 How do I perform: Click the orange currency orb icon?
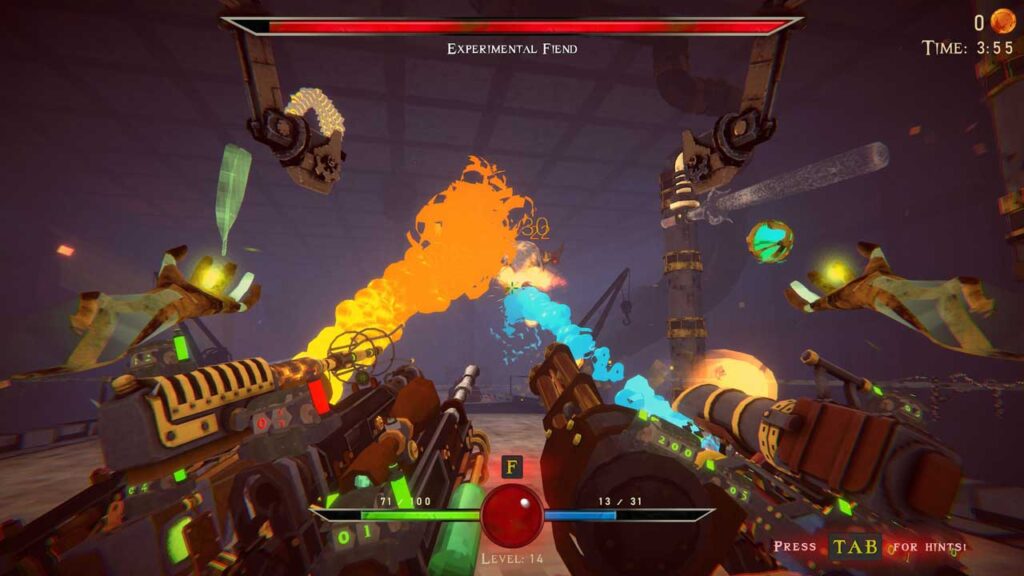click(x=1002, y=22)
